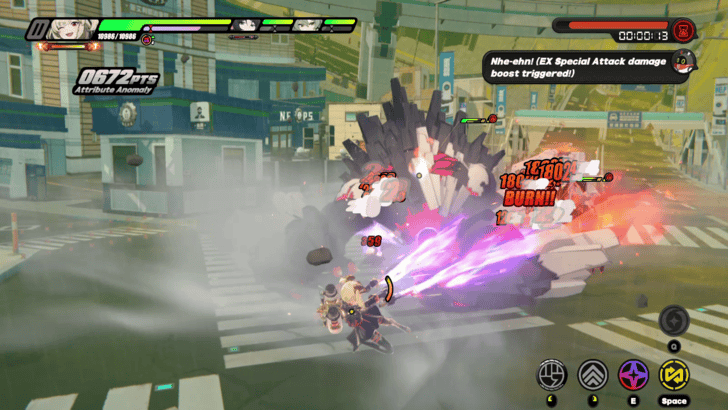This screenshot has height=410, width=728.
Task: Activate the chevron dodge button
Action: click(x=593, y=374)
